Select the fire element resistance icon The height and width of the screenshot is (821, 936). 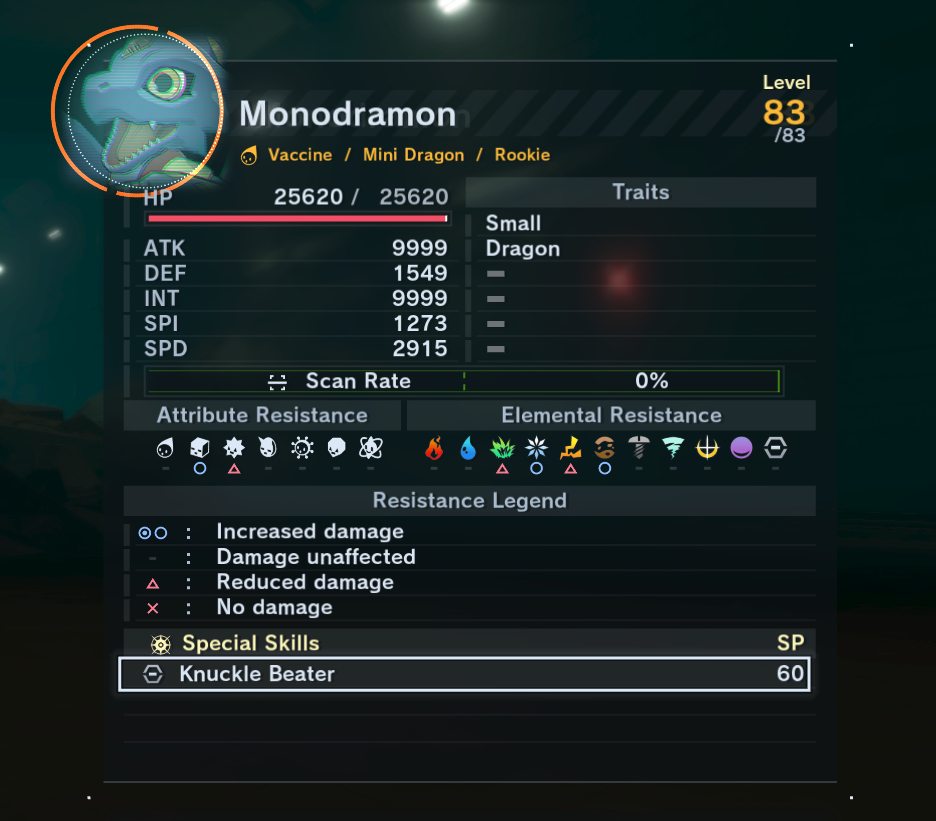point(434,449)
